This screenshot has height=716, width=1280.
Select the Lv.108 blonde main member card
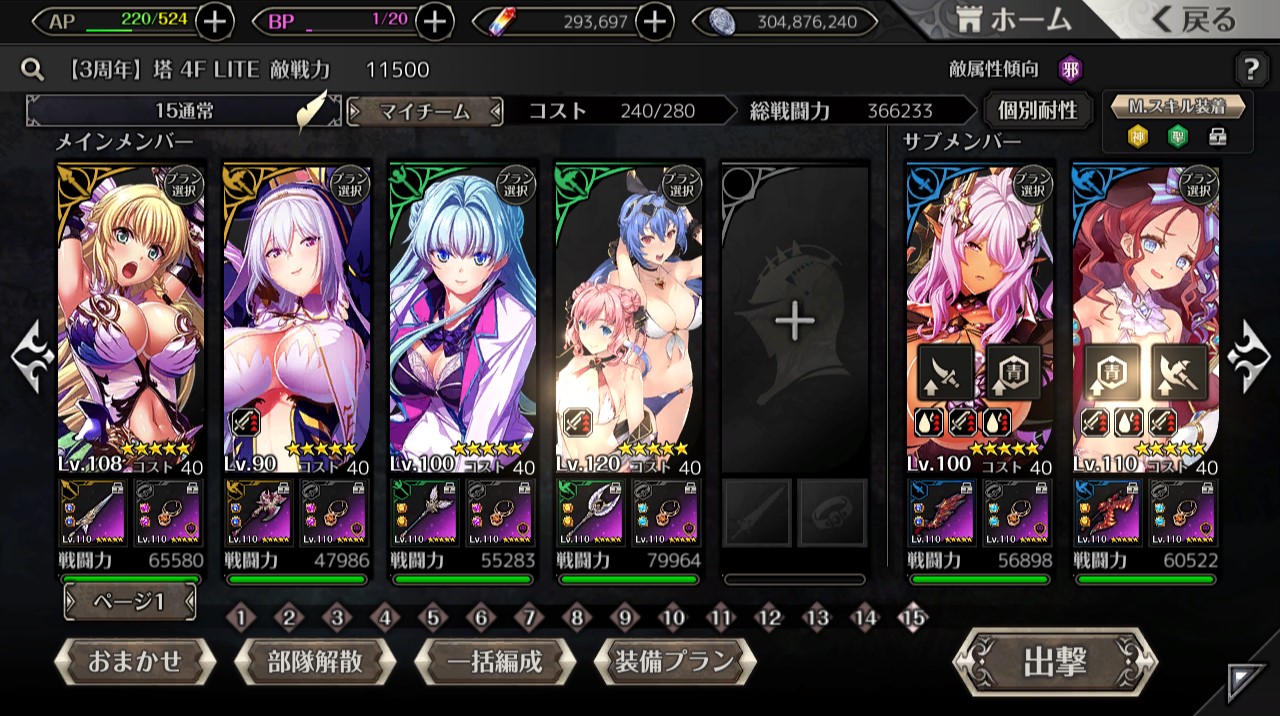click(x=131, y=316)
